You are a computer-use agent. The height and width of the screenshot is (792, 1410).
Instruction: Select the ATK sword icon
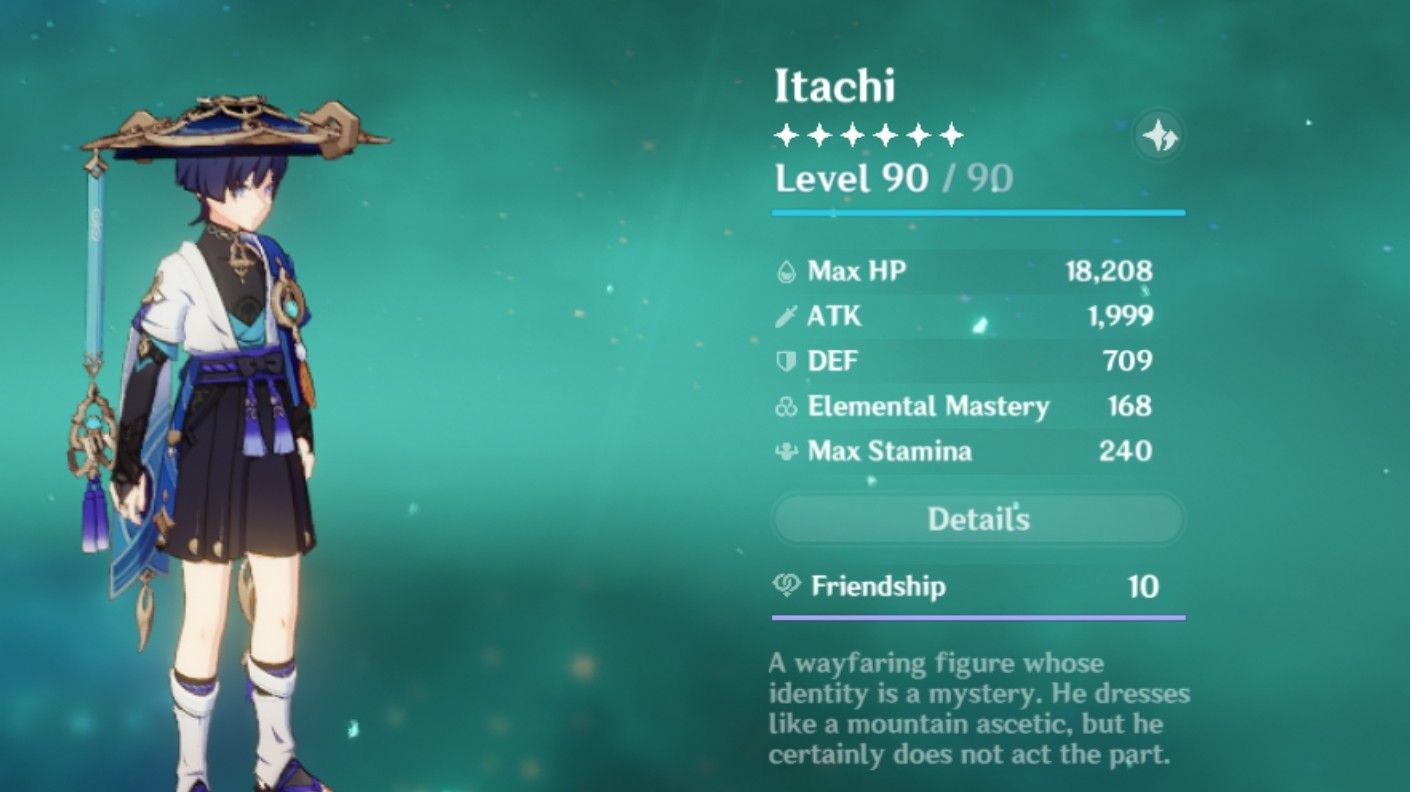[x=786, y=315]
